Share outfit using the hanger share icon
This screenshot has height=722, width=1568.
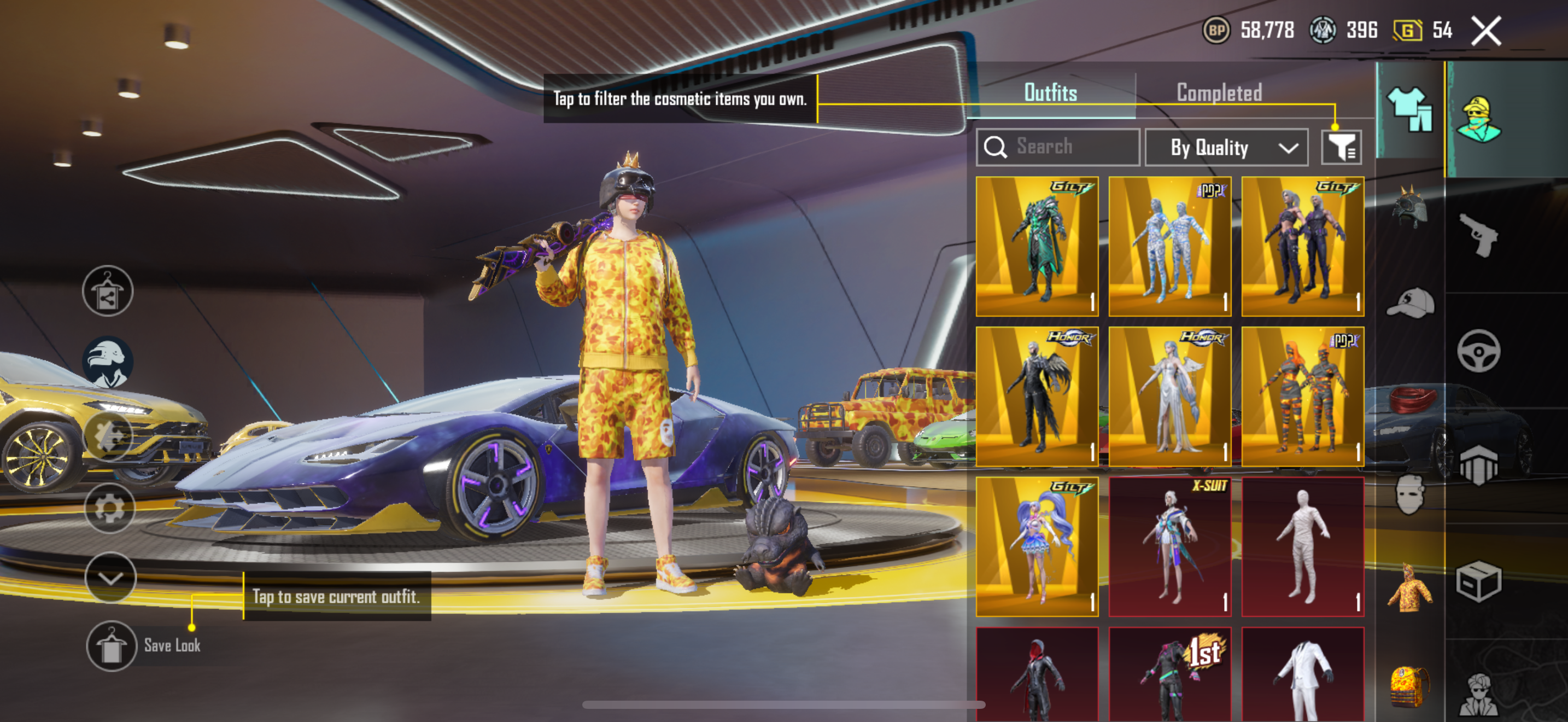point(108,291)
